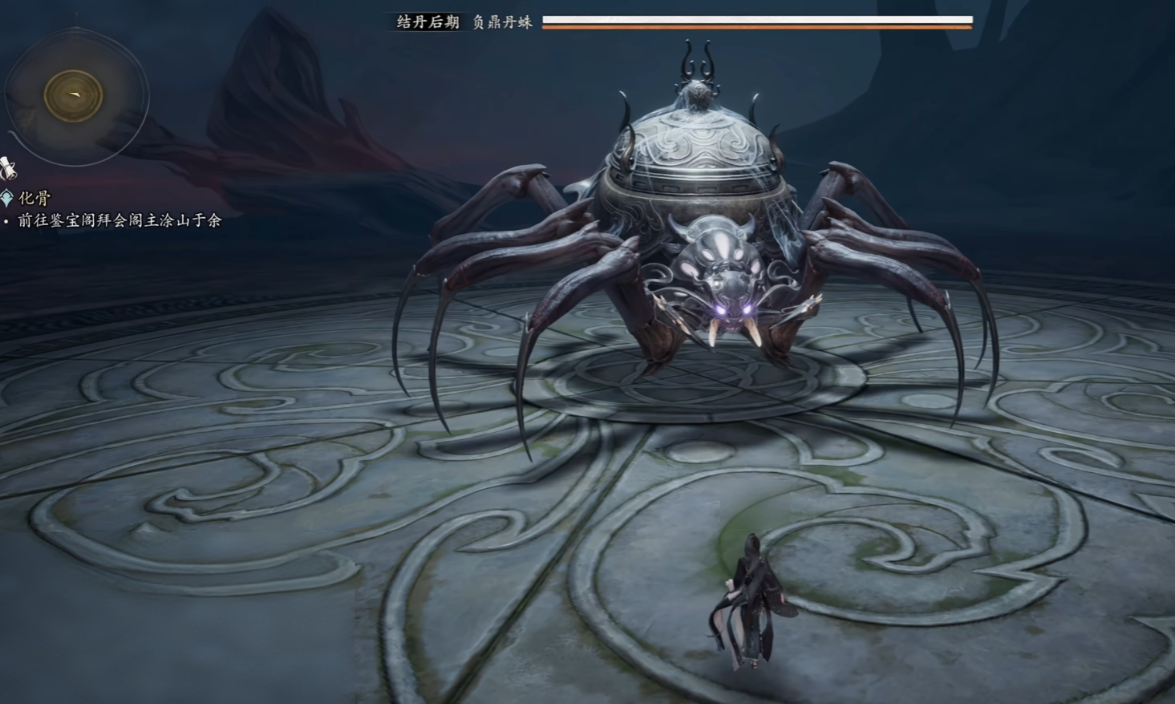Select the 化骨 quest title in tracker
The image size is (1175, 704).
point(33,198)
